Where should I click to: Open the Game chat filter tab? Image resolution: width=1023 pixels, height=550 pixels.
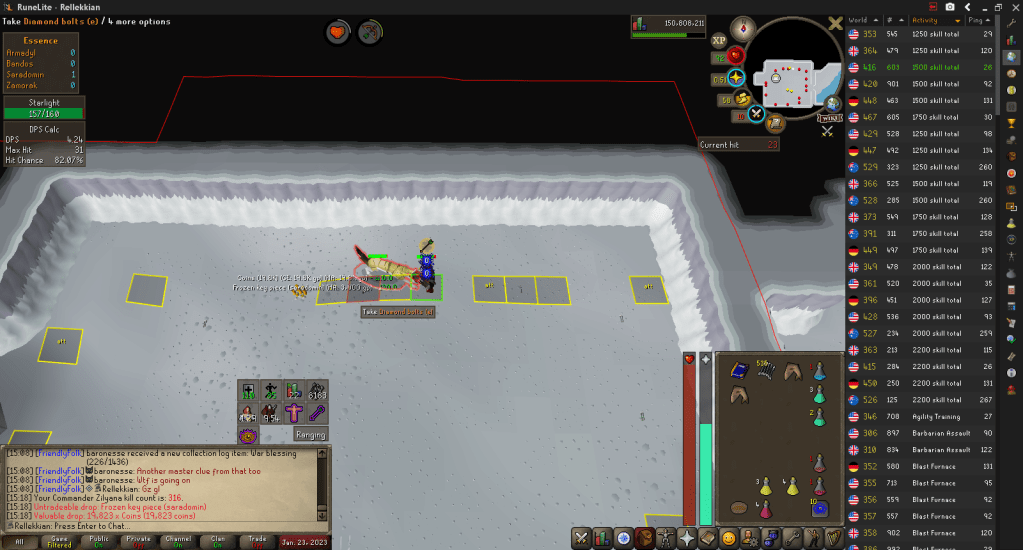click(x=58, y=541)
